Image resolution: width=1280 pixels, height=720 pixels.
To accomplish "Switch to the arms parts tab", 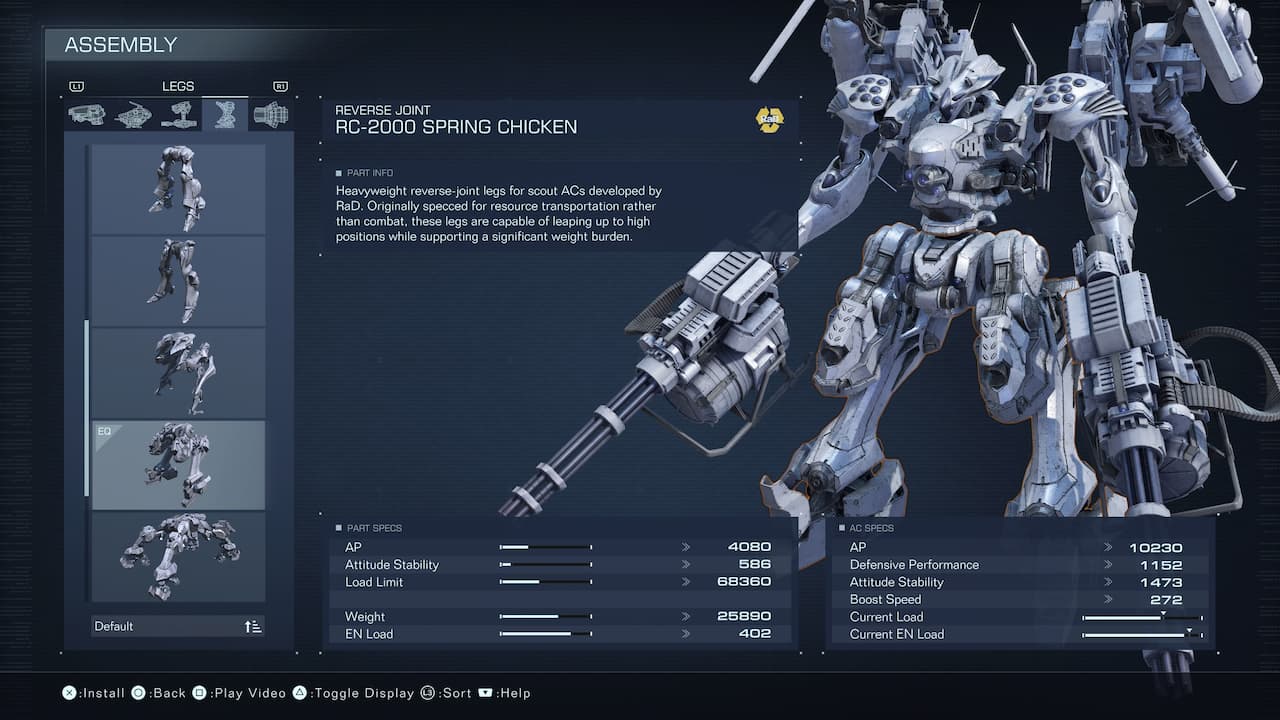I will (179, 115).
